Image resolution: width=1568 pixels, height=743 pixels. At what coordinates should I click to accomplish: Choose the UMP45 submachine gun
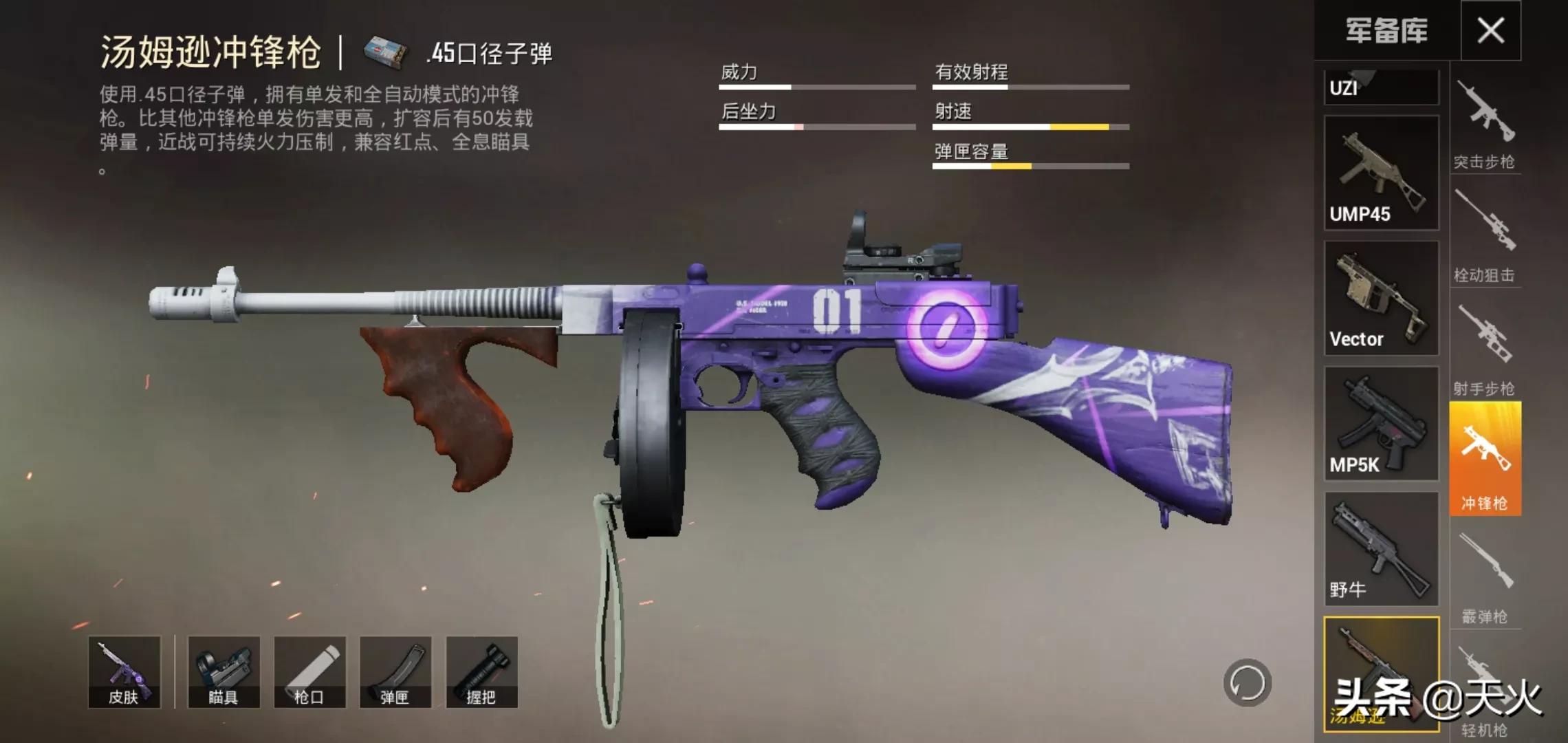(x=1381, y=173)
